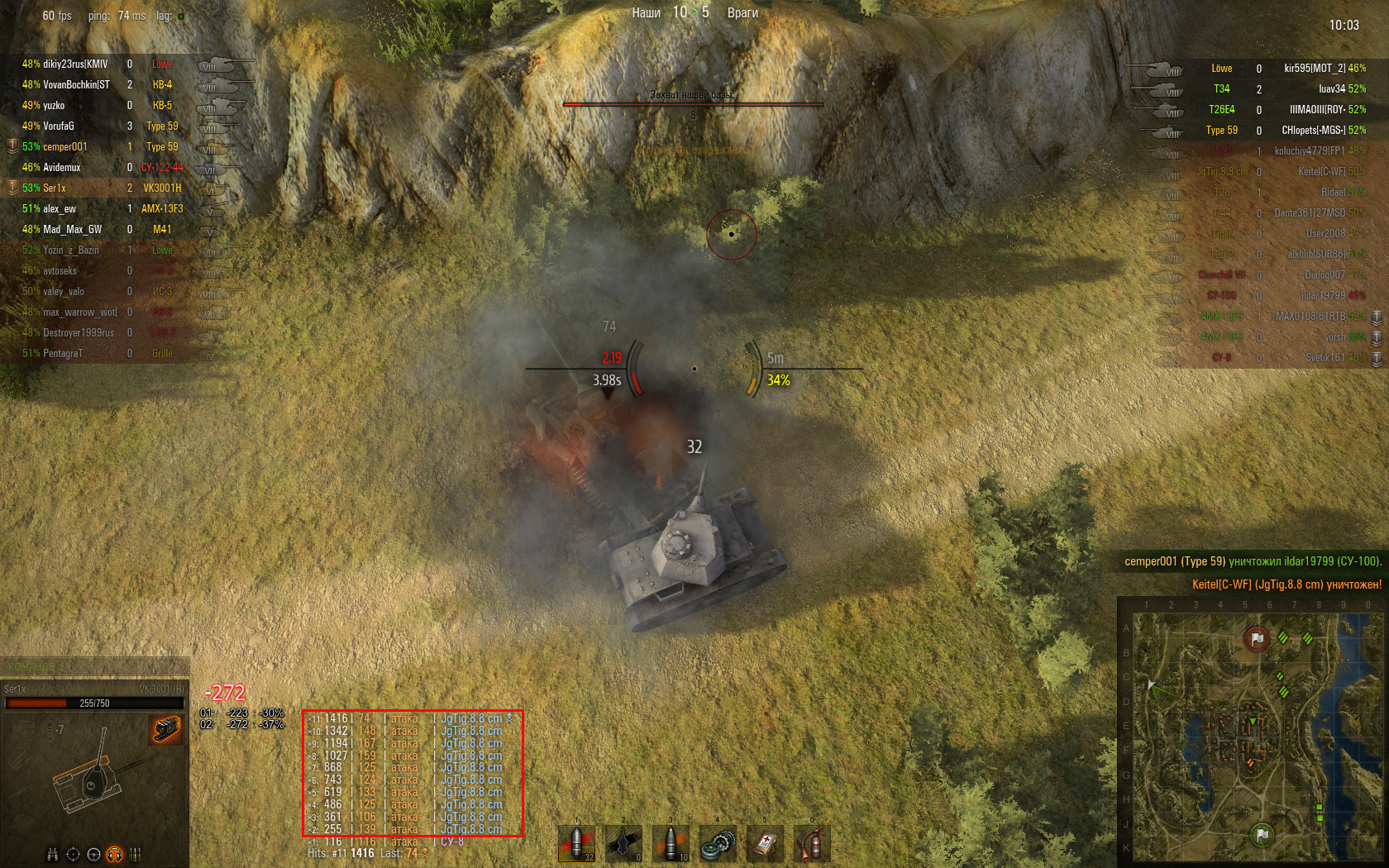Click the injured radio operator headphones icon
Viewport: 1389px width, 868px height.
(x=115, y=855)
